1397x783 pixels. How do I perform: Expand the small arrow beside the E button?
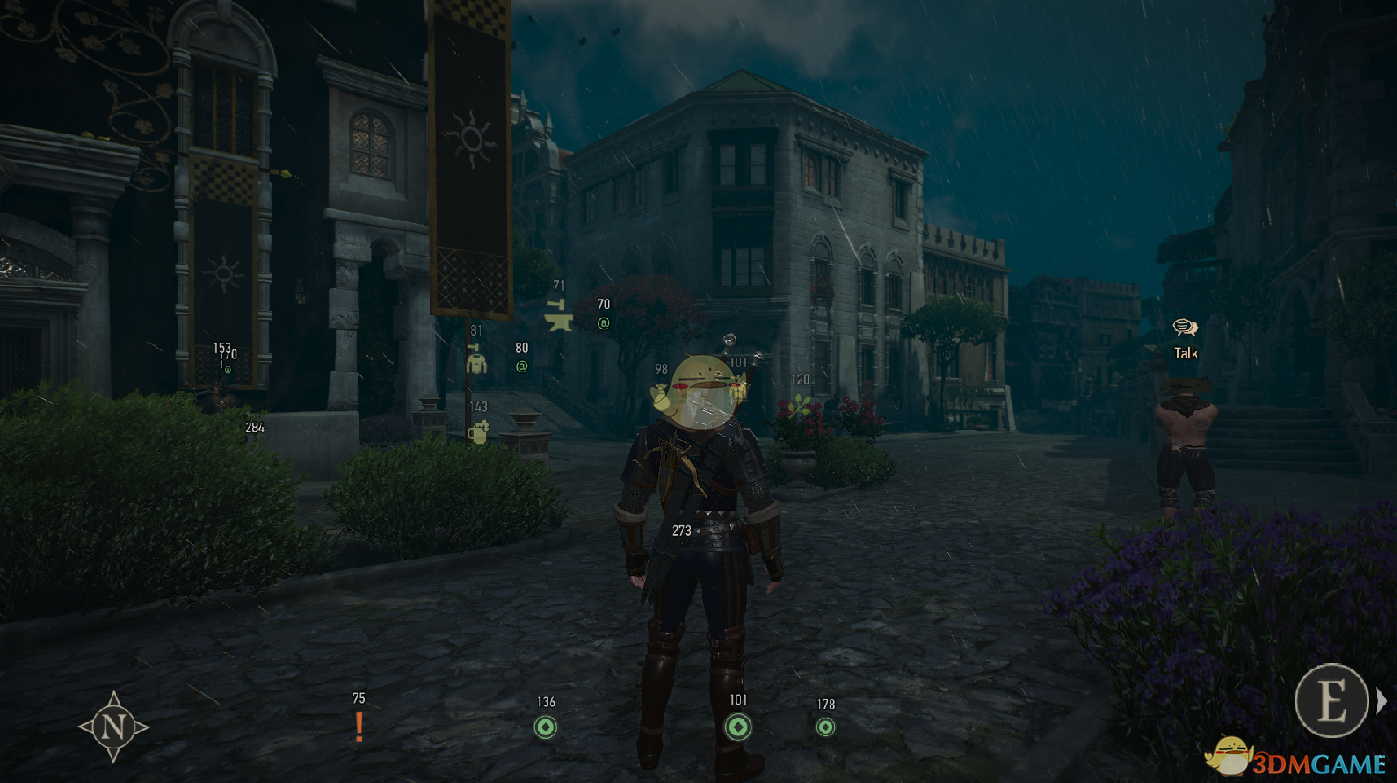1382,700
